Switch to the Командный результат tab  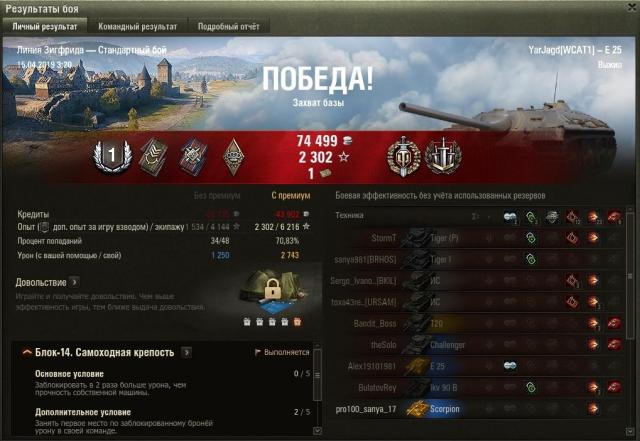click(139, 26)
